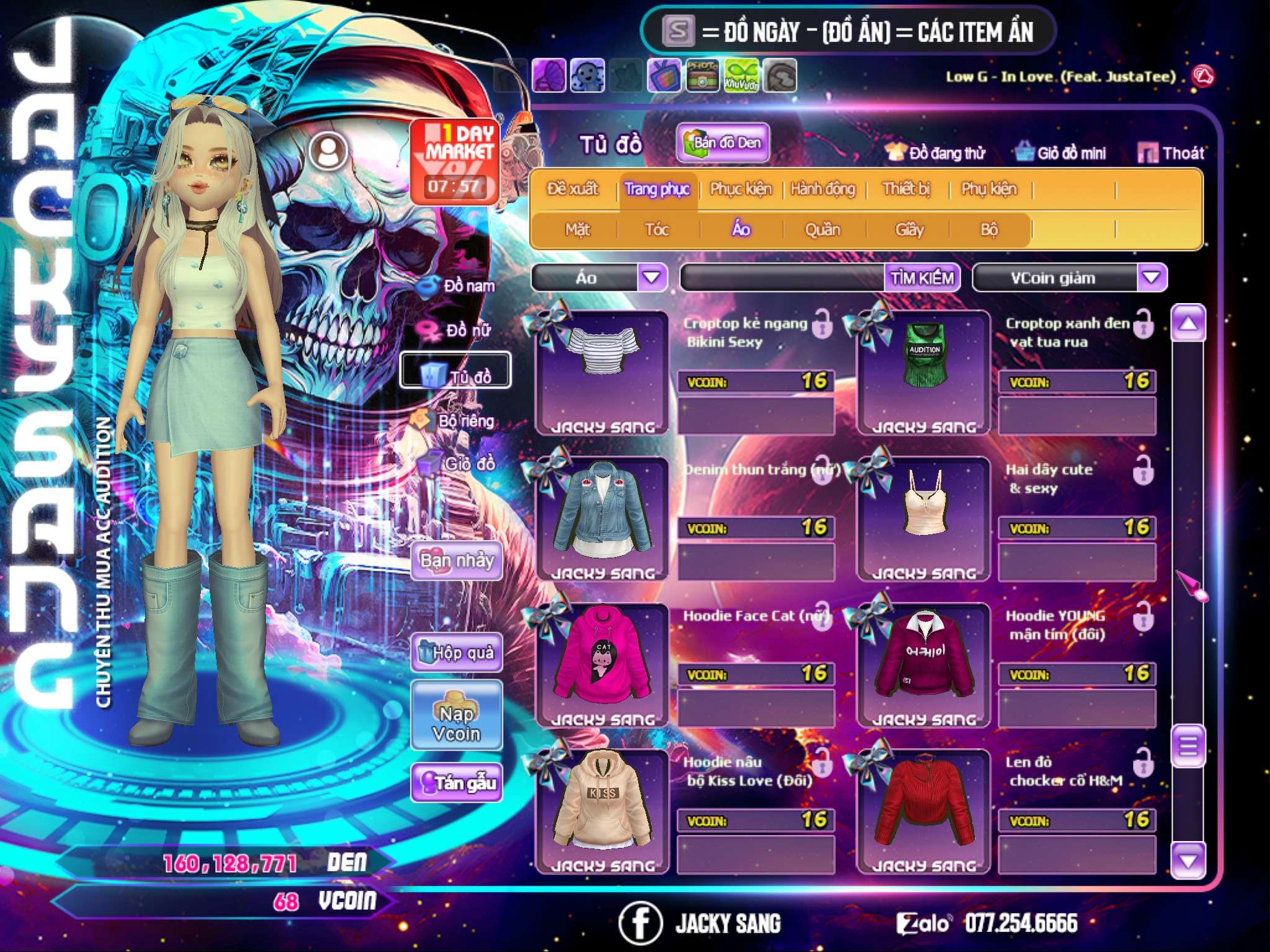The image size is (1270, 952).
Task: Show Đồ đang thử items
Action: coord(935,152)
